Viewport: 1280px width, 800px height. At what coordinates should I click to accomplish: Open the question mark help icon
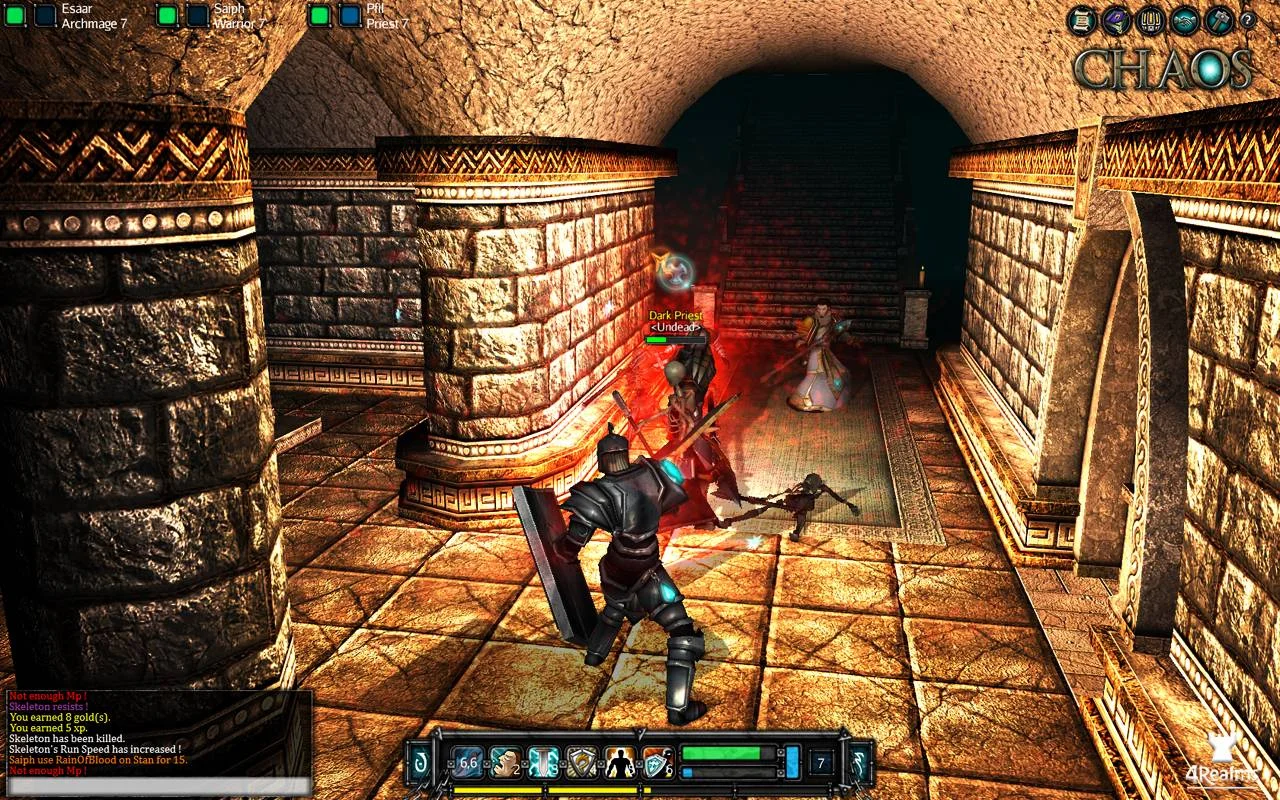pyautogui.click(x=1248, y=18)
